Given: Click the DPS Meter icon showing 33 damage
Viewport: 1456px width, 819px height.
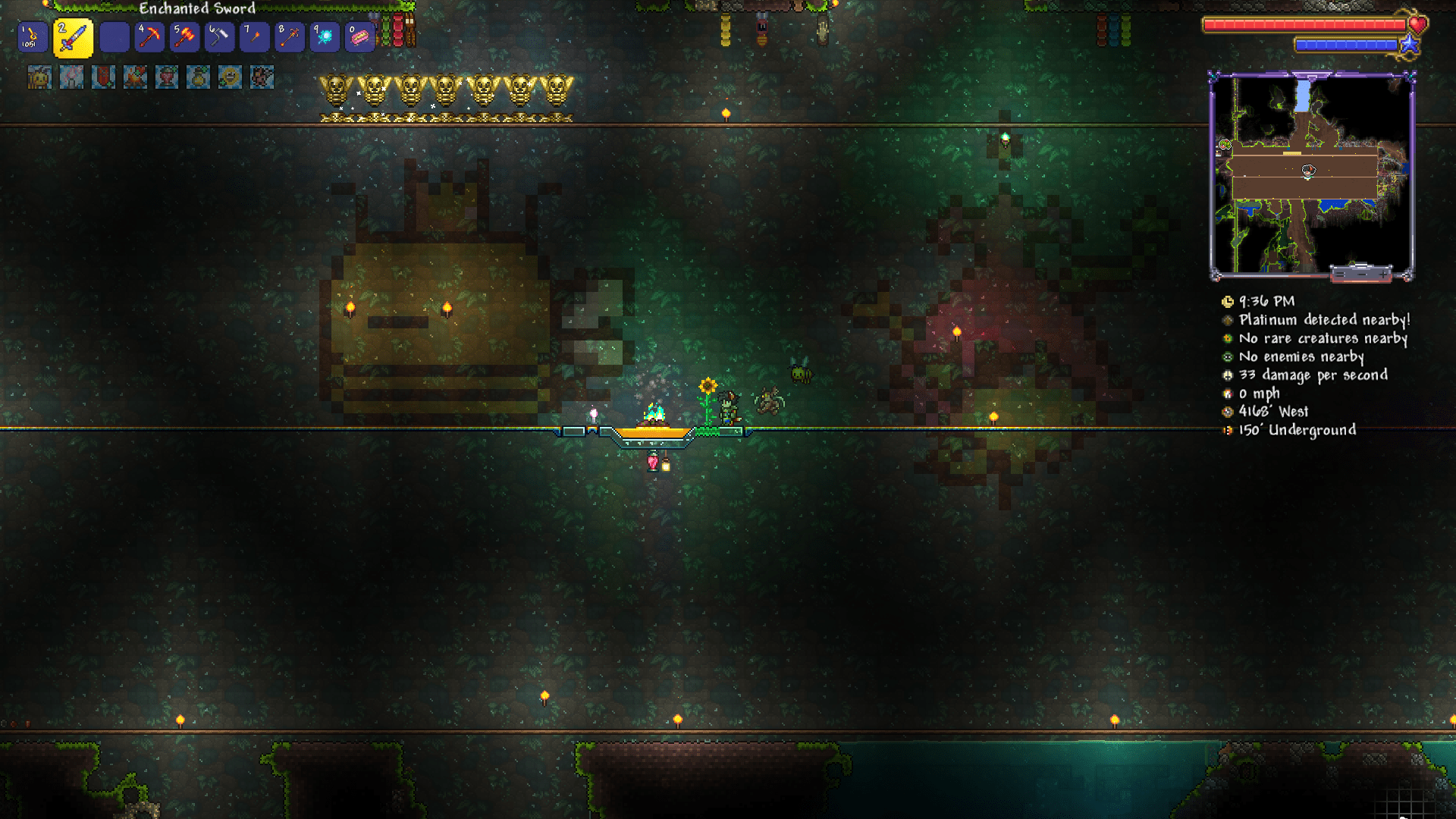Looking at the screenshot, I should 1228,375.
